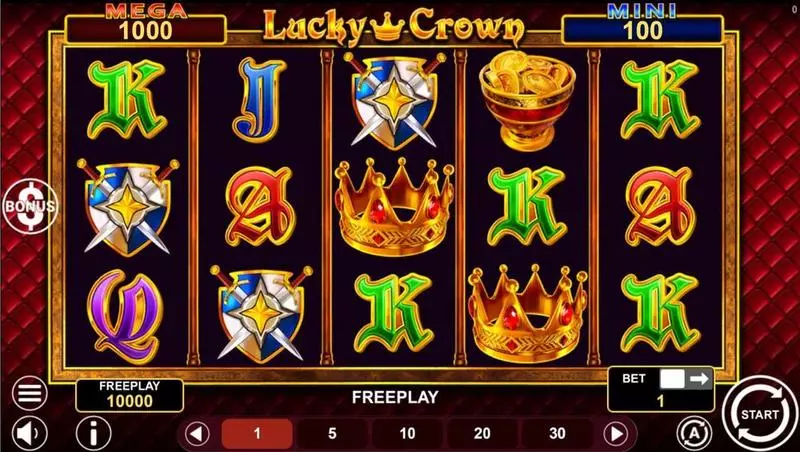
Task: Switch the bet value to 30
Action: click(557, 434)
